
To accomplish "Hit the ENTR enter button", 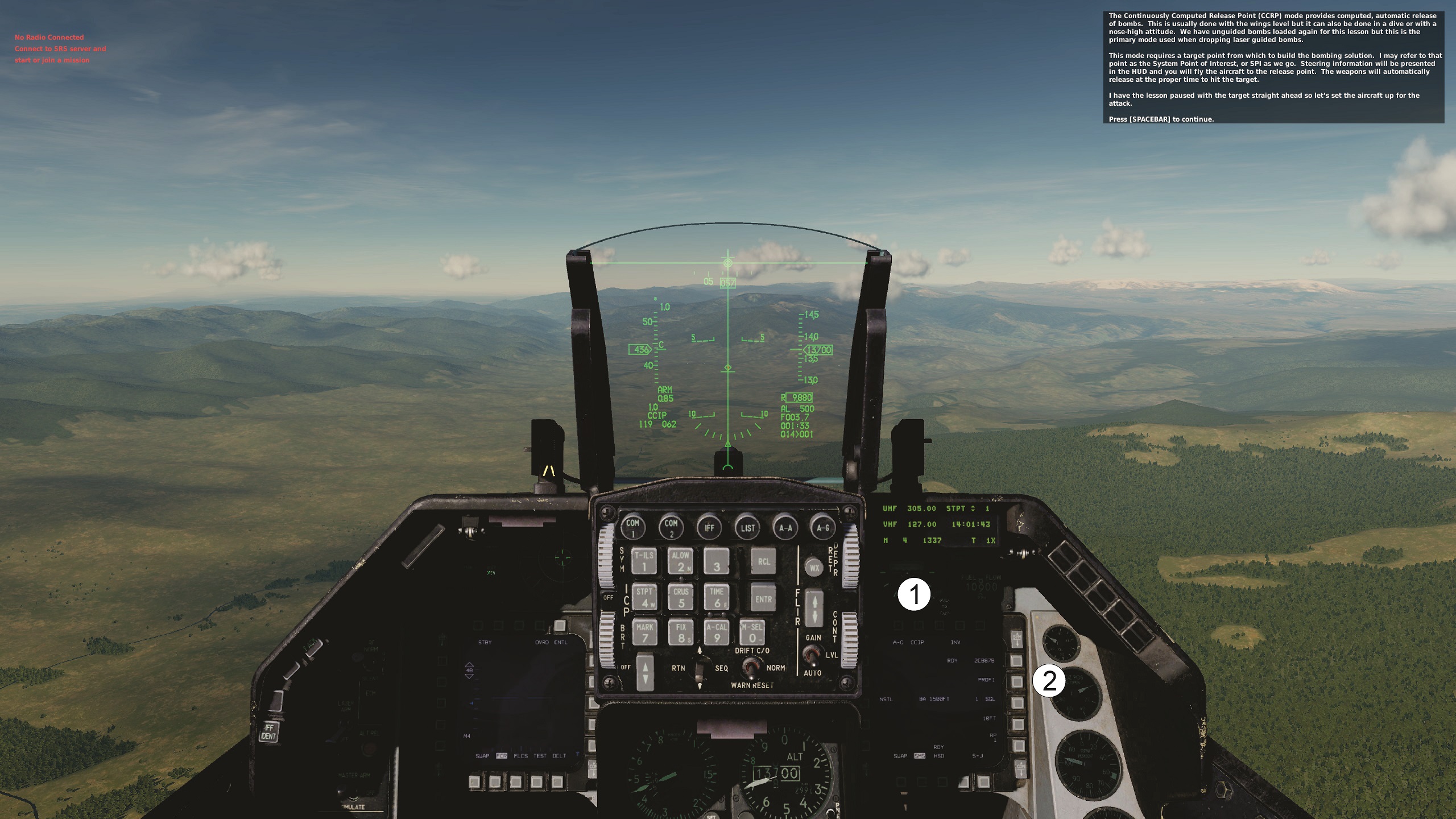I will click(763, 598).
